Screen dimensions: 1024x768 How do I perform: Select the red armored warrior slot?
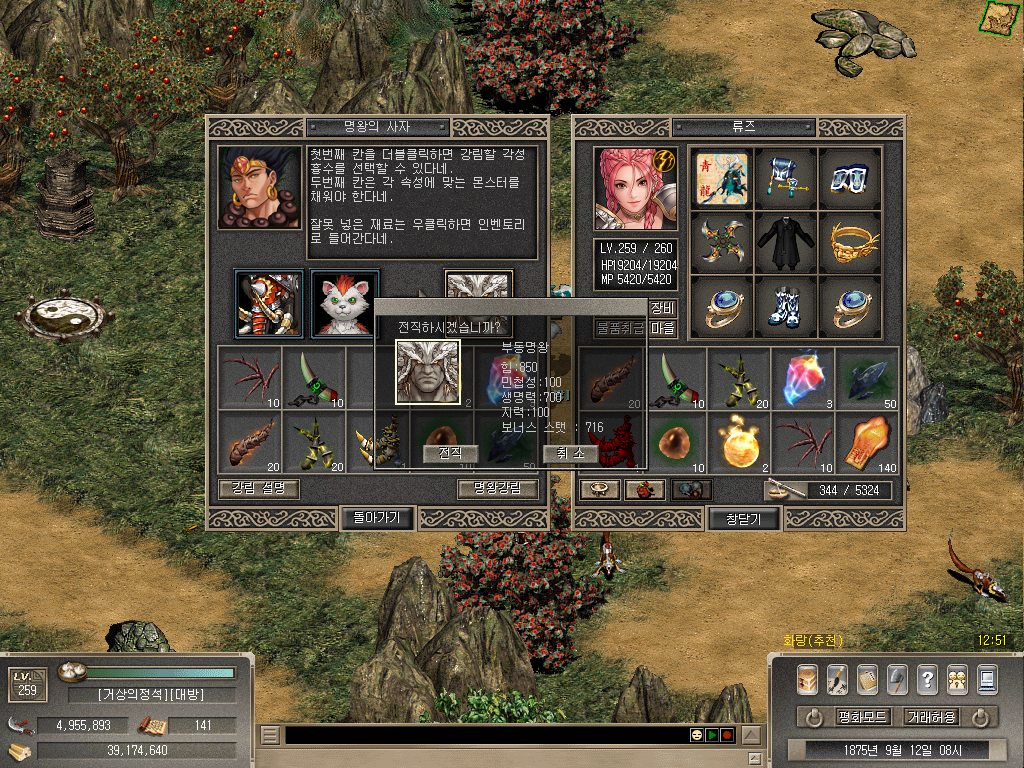click(269, 303)
